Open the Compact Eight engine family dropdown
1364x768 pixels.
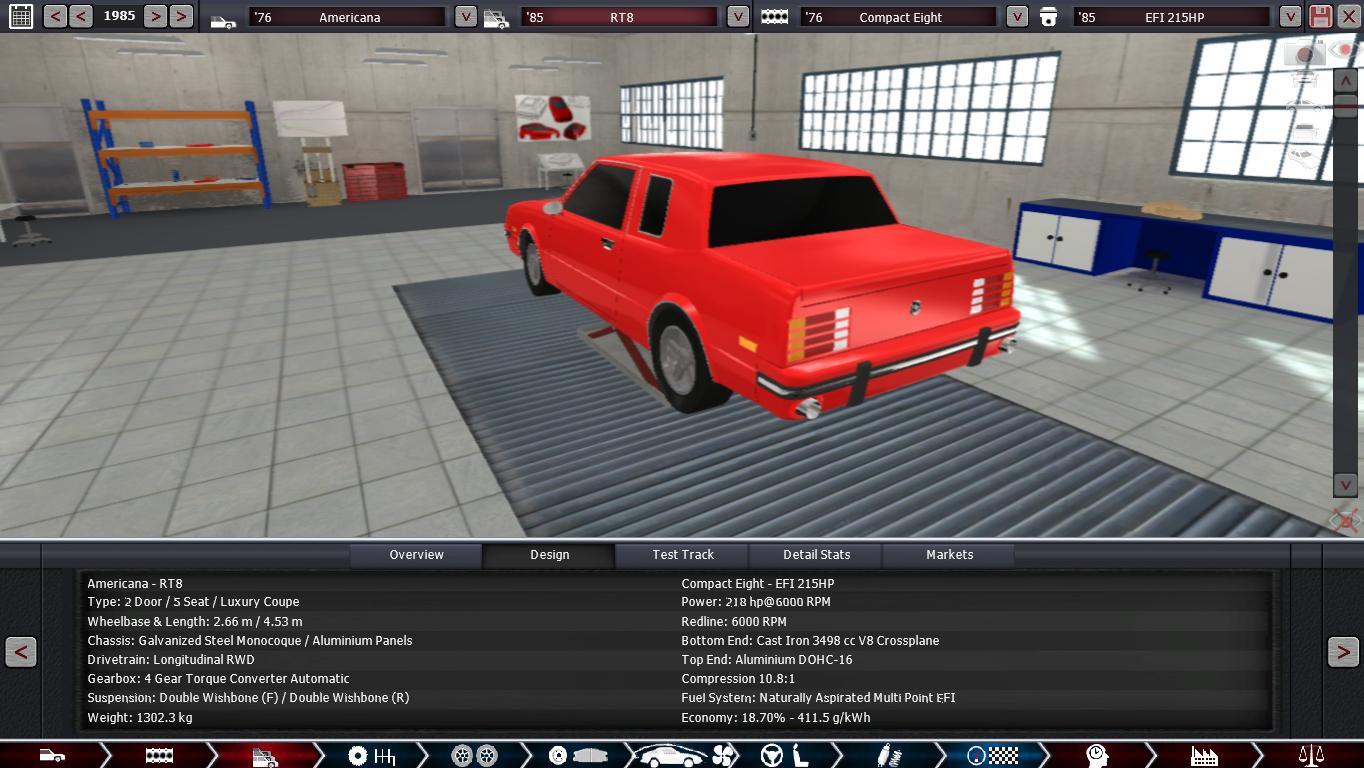click(x=1016, y=16)
